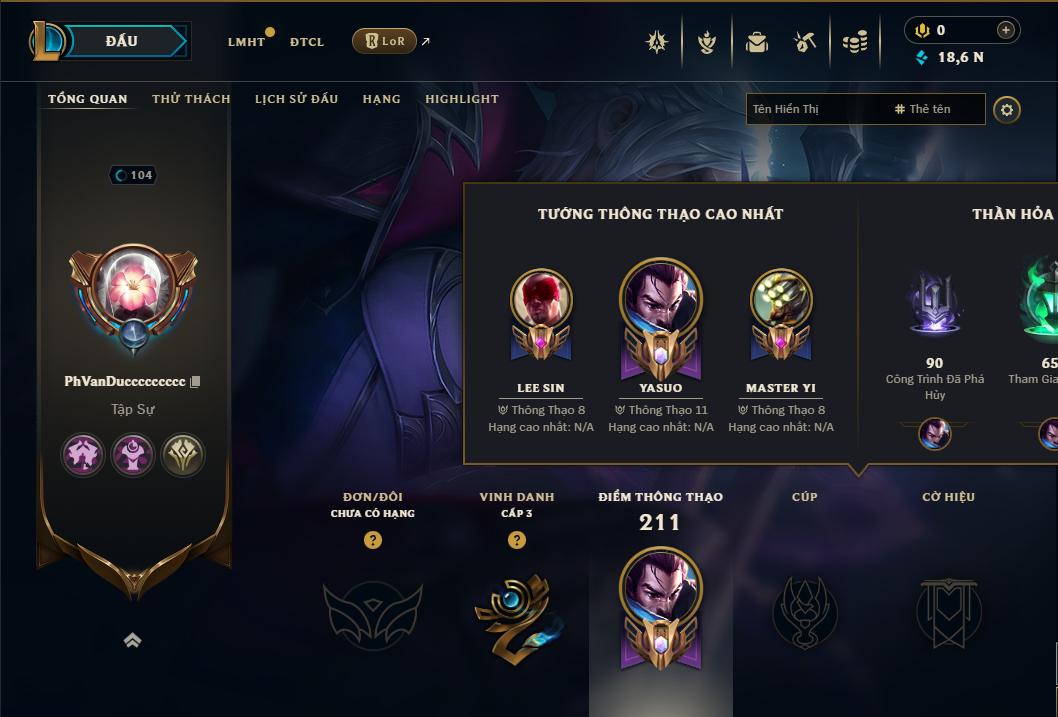The image size is (1058, 717).
Task: Click the ĐẤU play button
Action: (x=122, y=41)
